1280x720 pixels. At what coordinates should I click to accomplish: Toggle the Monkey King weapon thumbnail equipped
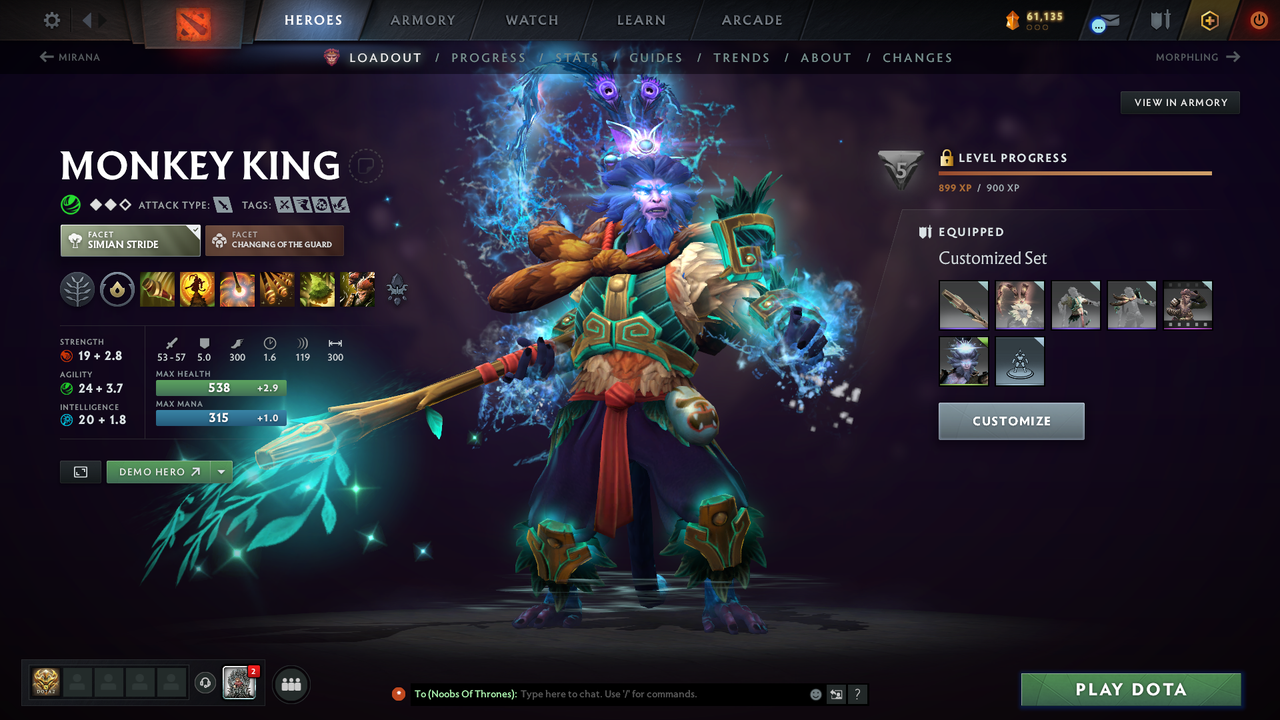coord(963,305)
